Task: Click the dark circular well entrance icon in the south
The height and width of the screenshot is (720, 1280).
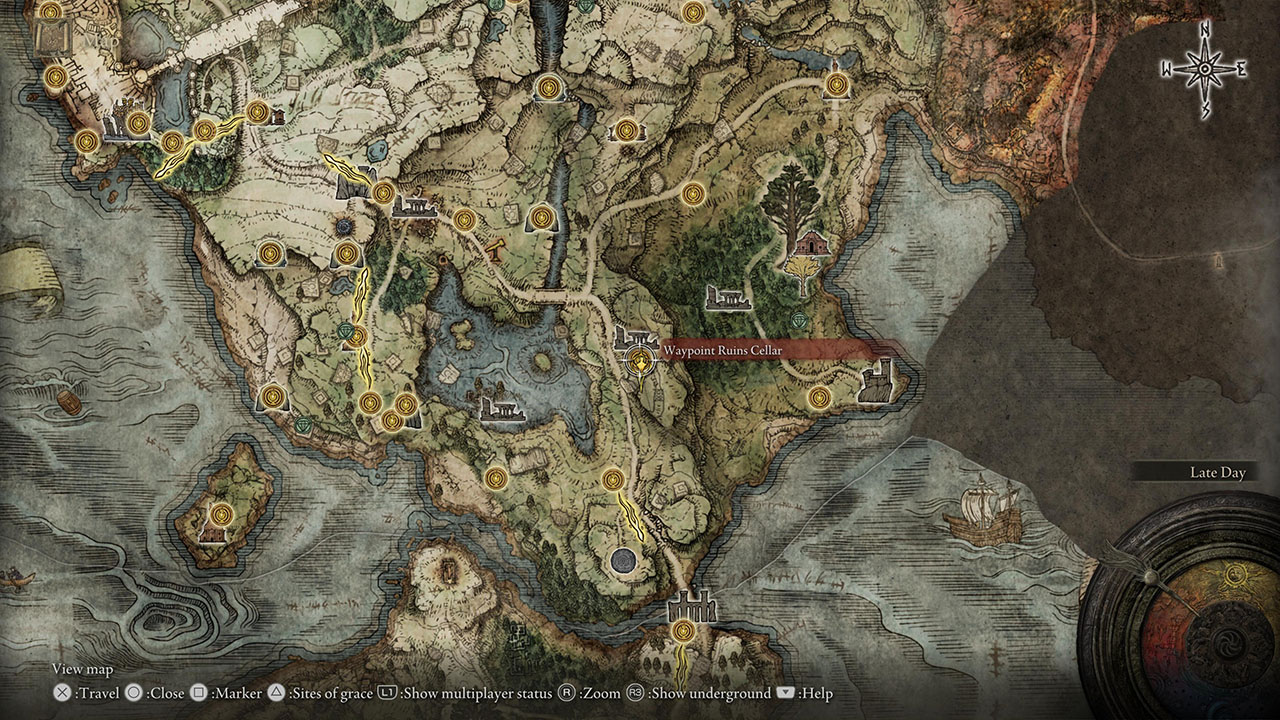Action: tap(625, 561)
